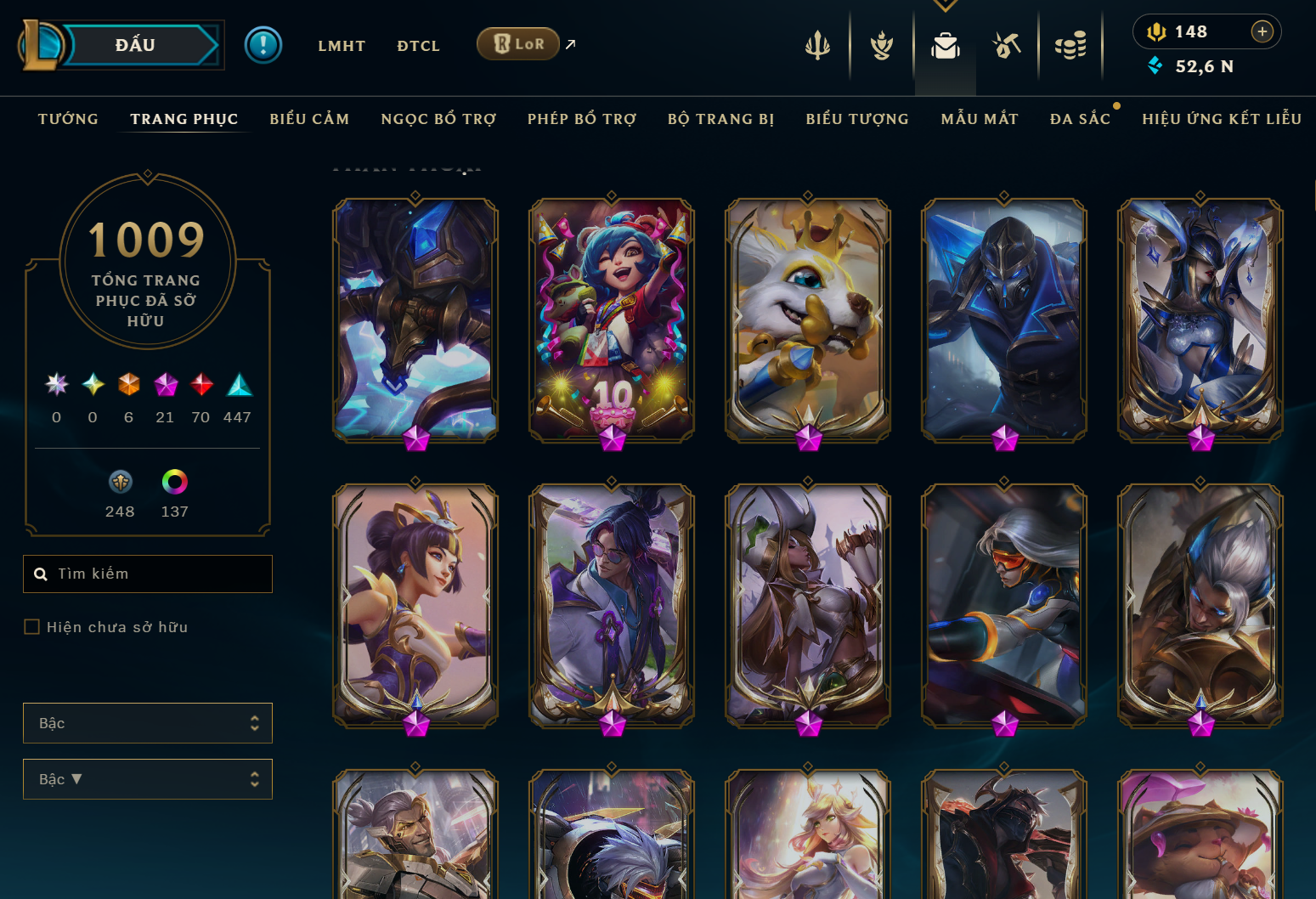The width and height of the screenshot is (1316, 899).
Task: Click the plus to buy RP
Action: point(1262,31)
